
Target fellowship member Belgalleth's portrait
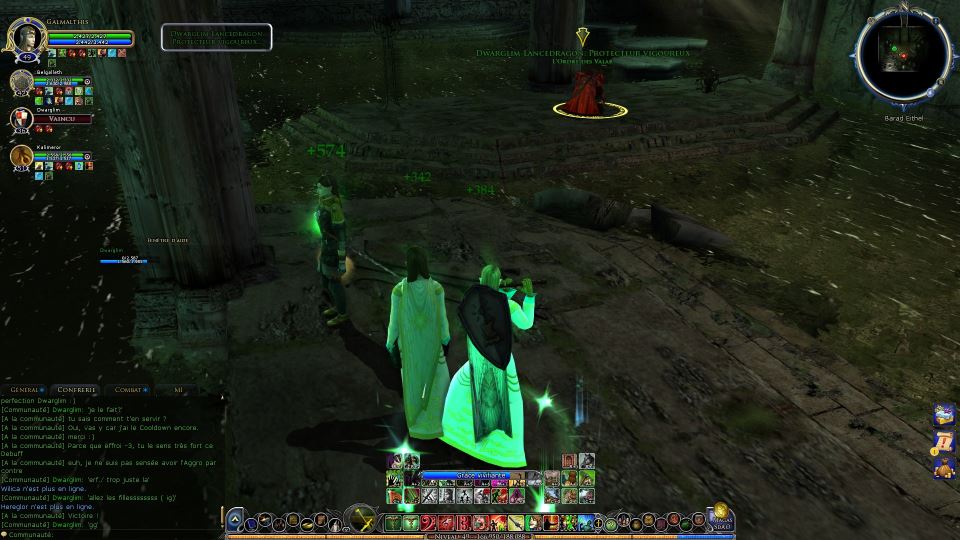[22, 82]
